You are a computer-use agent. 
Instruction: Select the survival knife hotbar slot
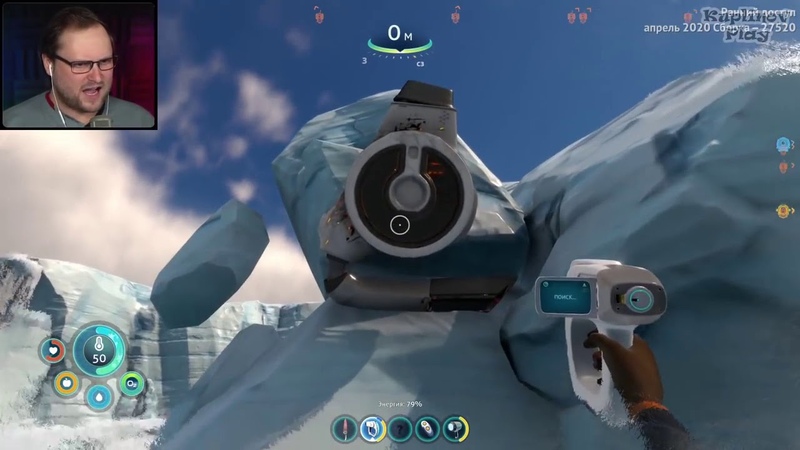[345, 428]
